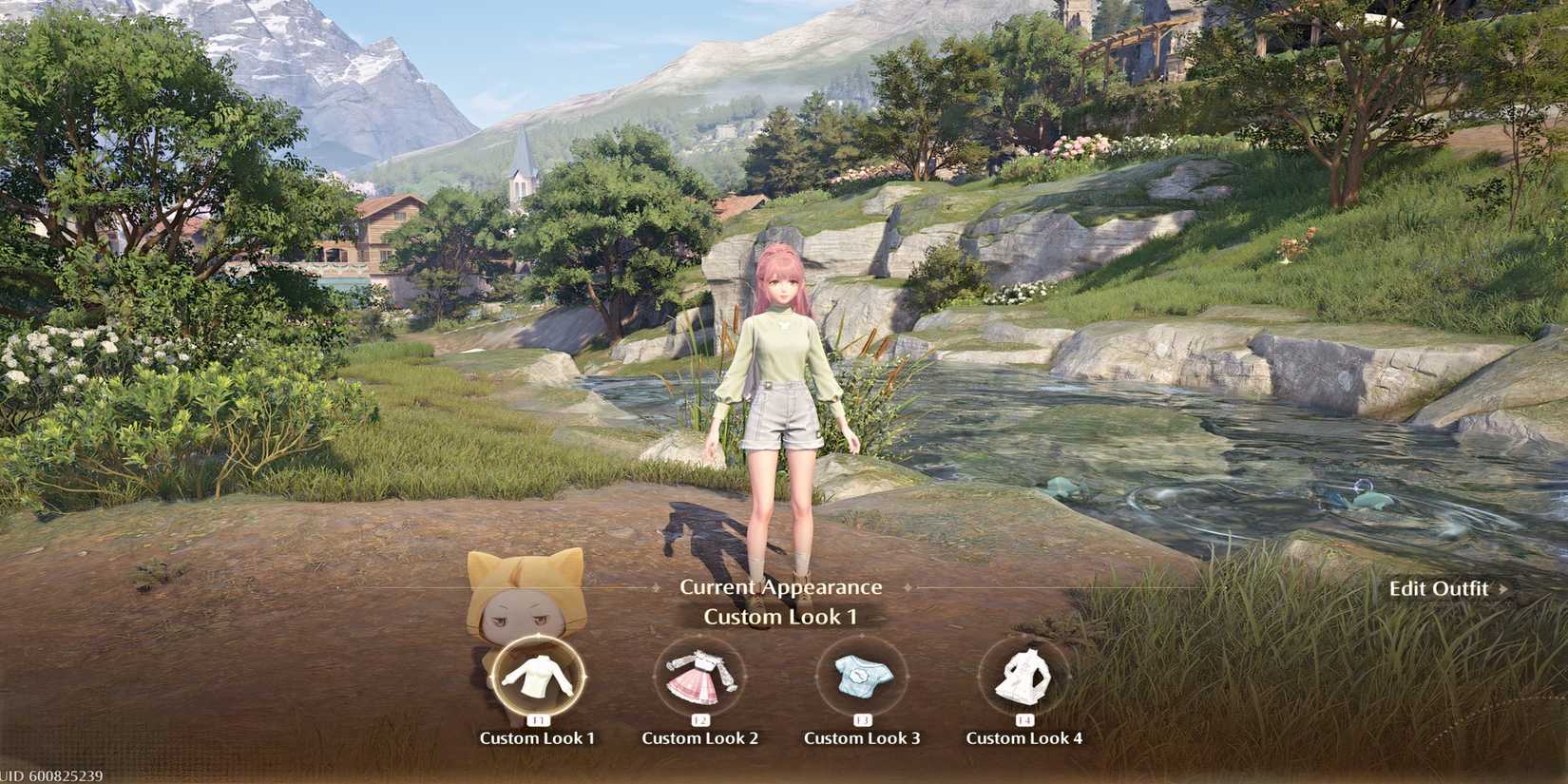The height and width of the screenshot is (784, 1568).
Task: Click the Current Appearance title bar
Action: [x=780, y=586]
